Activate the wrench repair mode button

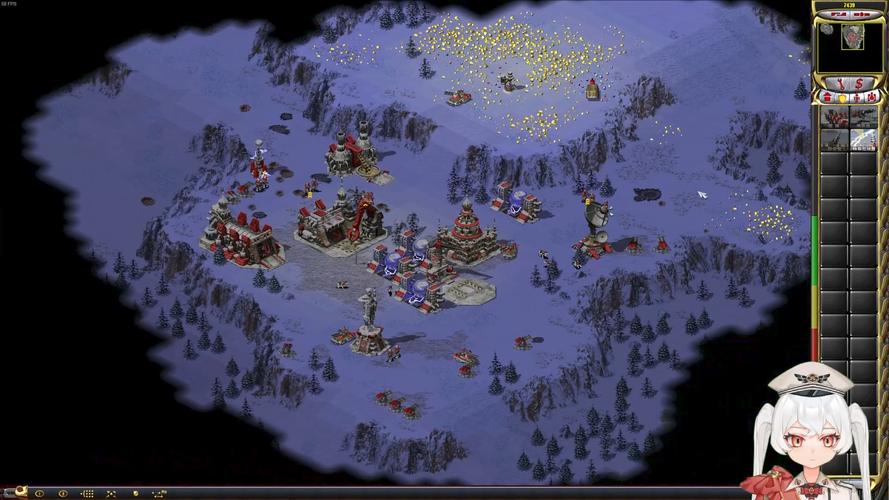click(841, 82)
